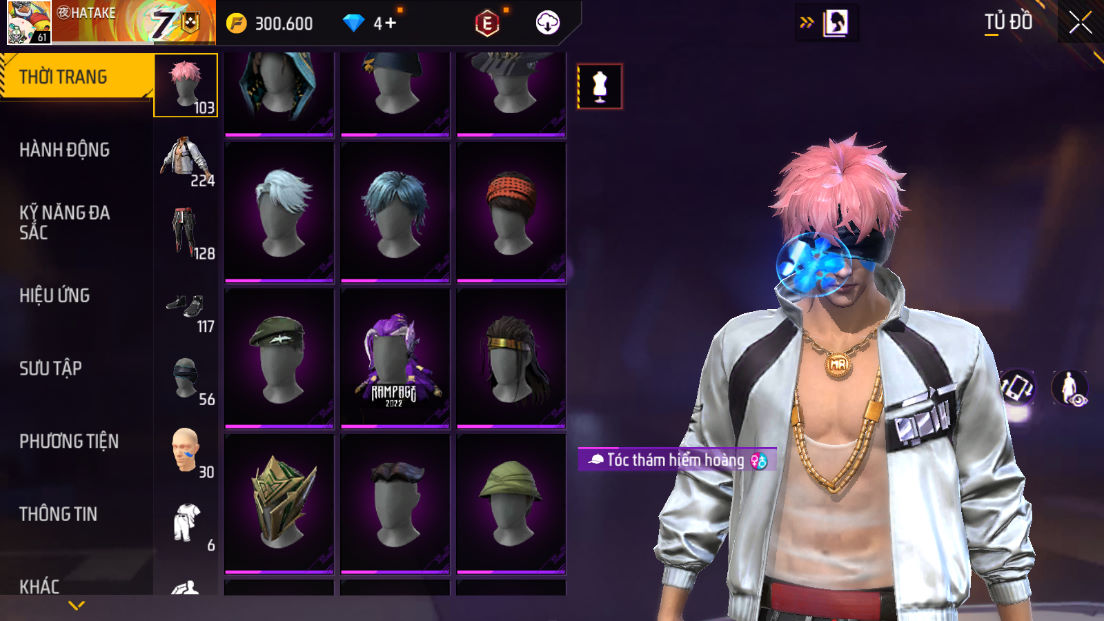Open the HIỆU ỨNG section
This screenshot has width=1104, height=621.
(x=55, y=295)
